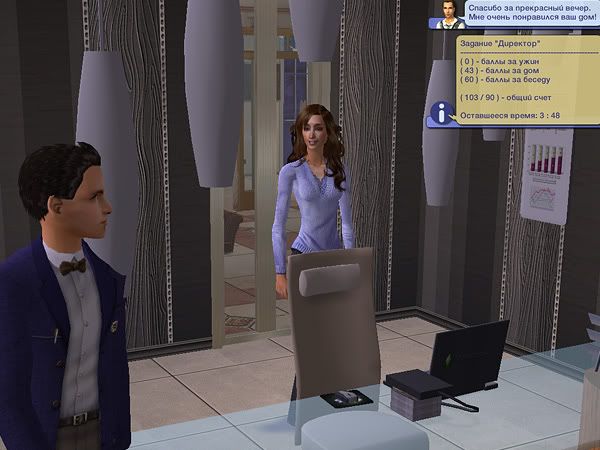Select the "Директор" task score notification

click(520, 80)
